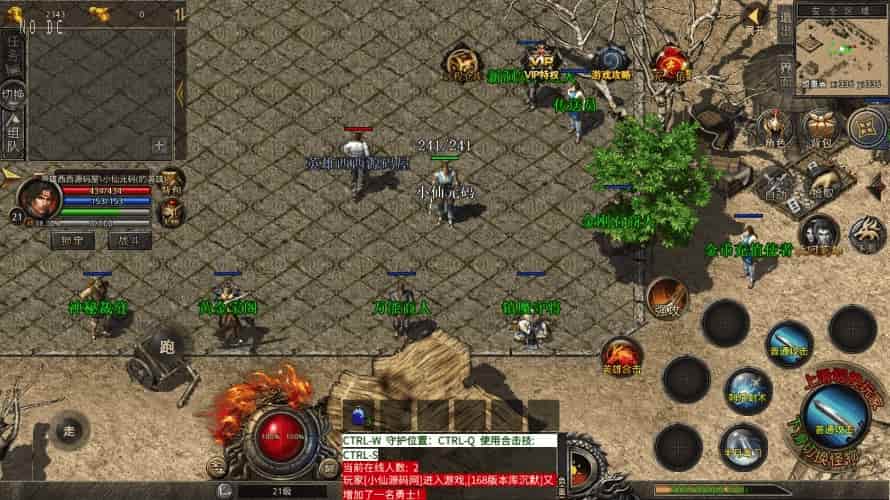Toggle the 跑 run button
This screenshot has width=890, height=500.
click(x=166, y=346)
